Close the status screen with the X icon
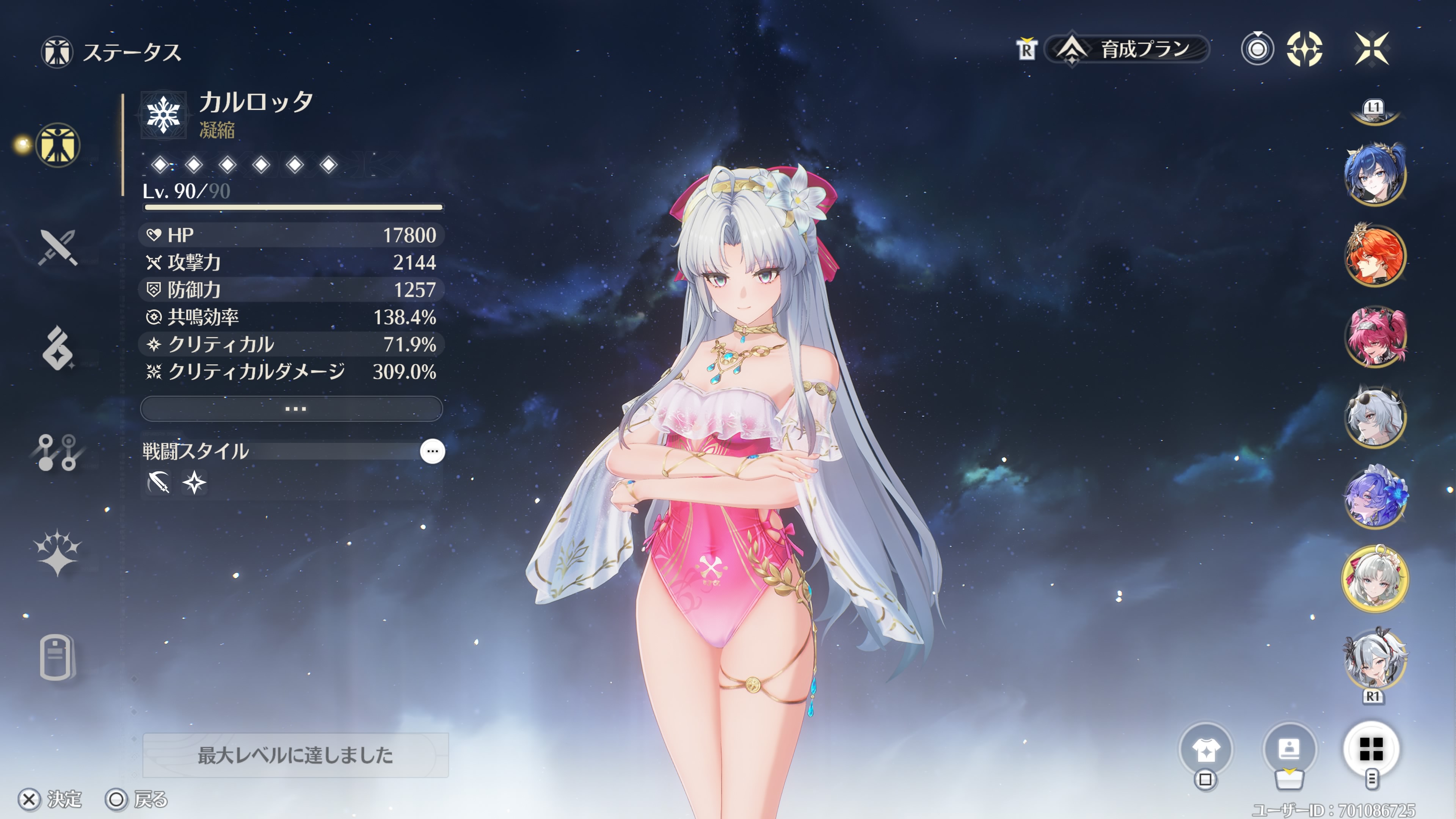 (x=1372, y=49)
